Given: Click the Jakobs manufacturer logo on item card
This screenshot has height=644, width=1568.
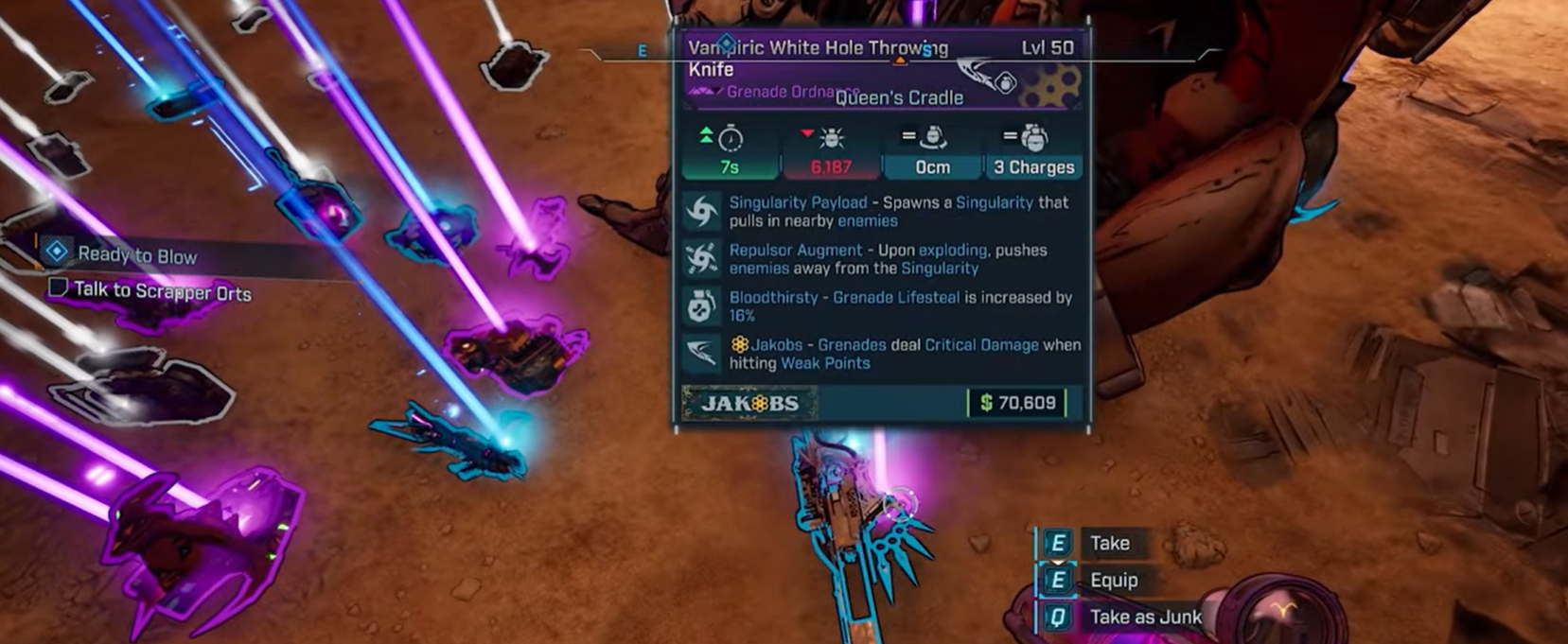Looking at the screenshot, I should pyautogui.click(x=749, y=403).
